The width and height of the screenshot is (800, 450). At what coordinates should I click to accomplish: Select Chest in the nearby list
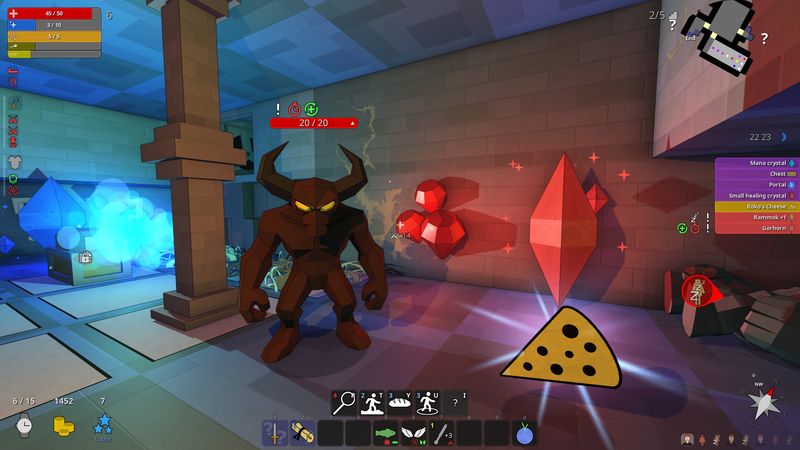755,173
